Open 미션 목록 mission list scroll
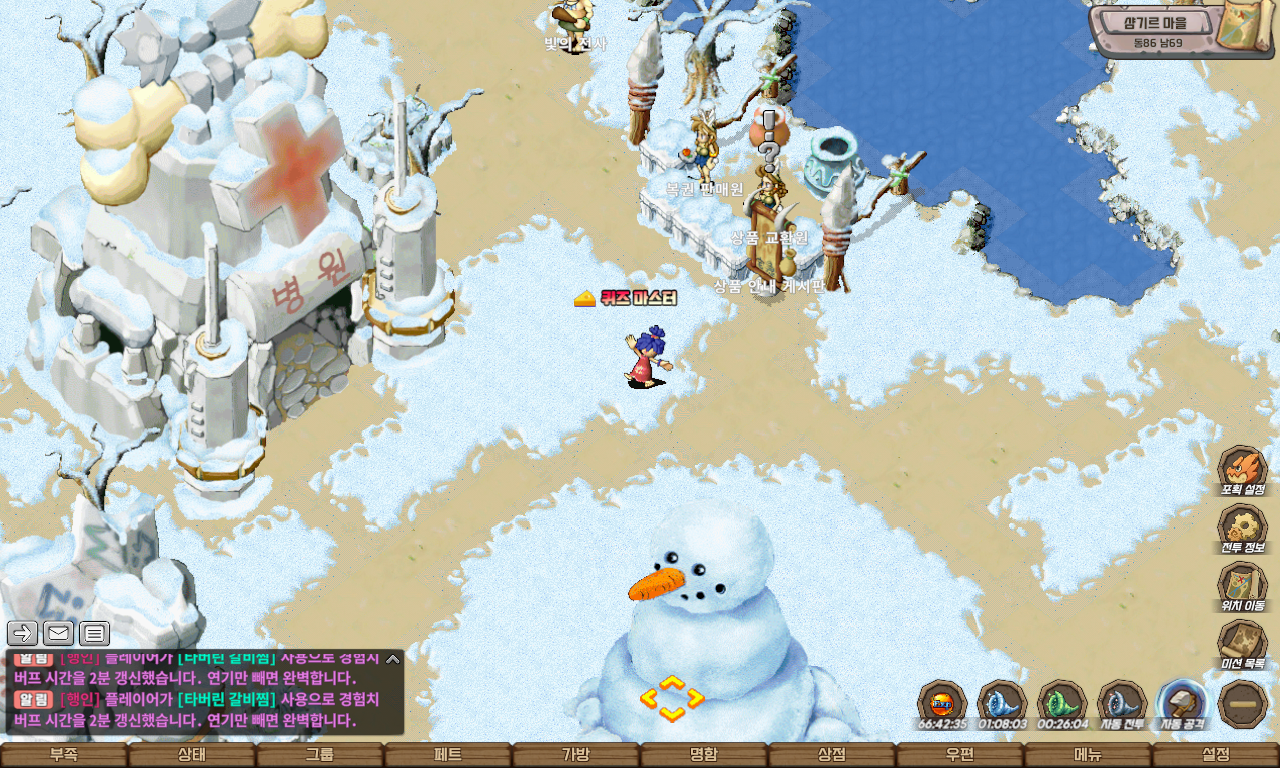 pos(1242,643)
